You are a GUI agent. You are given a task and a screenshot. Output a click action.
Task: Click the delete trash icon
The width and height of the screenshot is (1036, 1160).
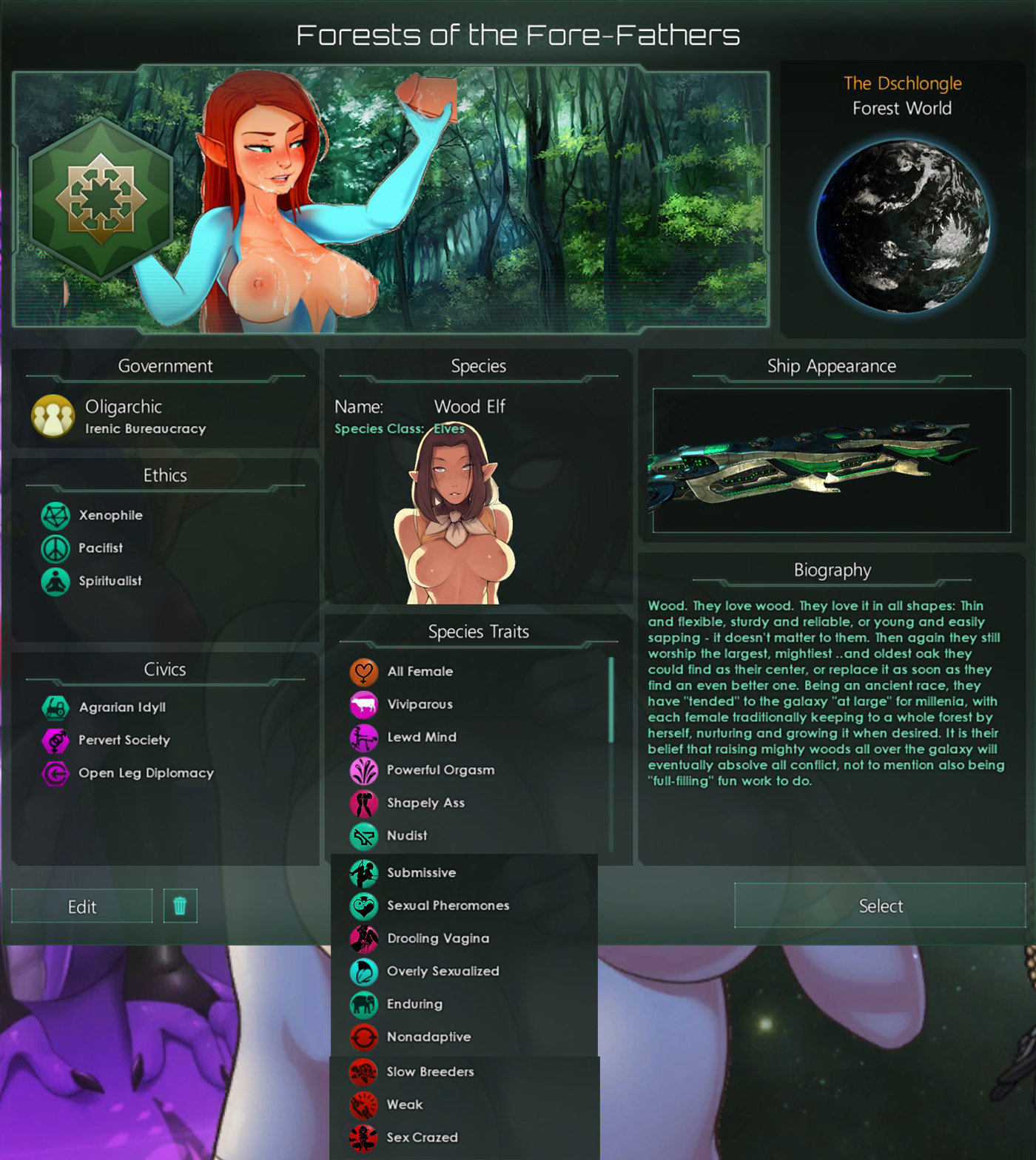[x=180, y=906]
